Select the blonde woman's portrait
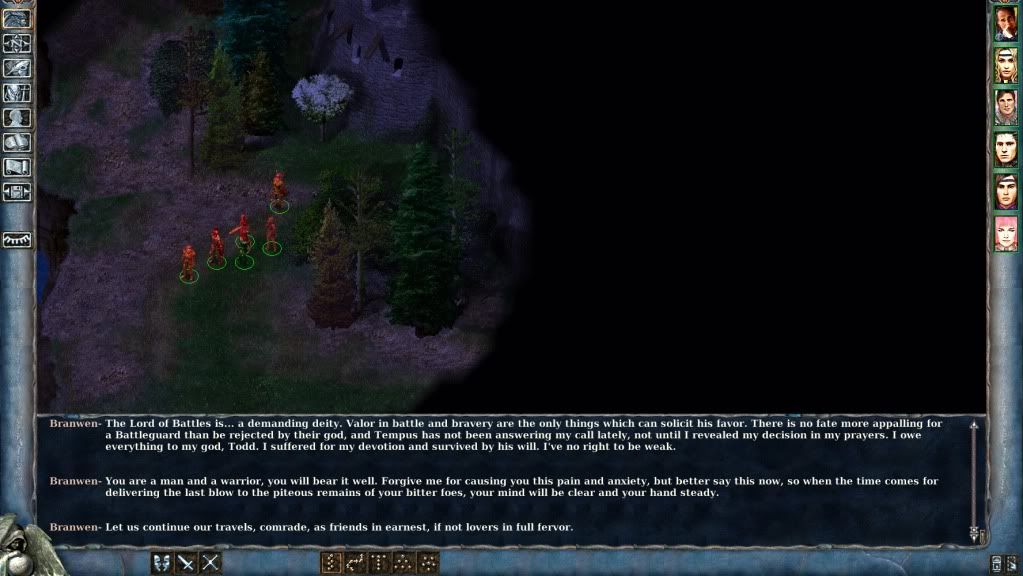The height and width of the screenshot is (576, 1023). [1005, 65]
